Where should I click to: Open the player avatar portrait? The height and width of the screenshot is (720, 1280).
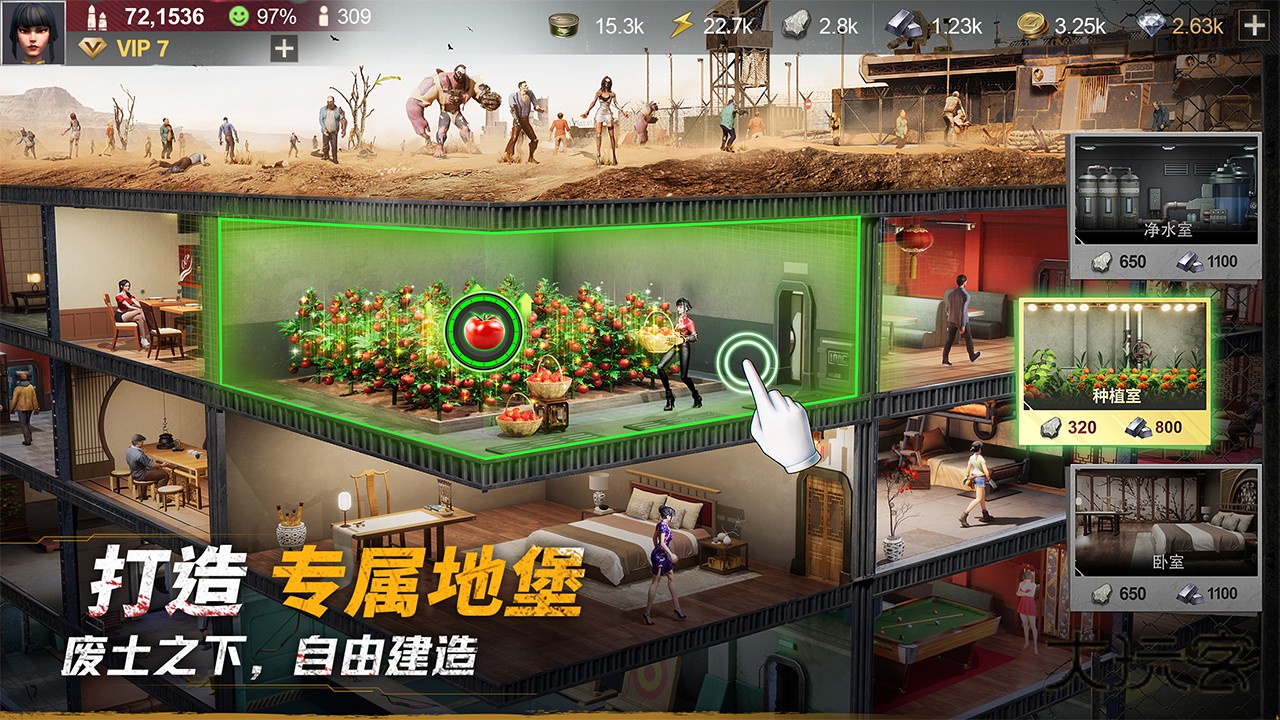click(x=34, y=32)
